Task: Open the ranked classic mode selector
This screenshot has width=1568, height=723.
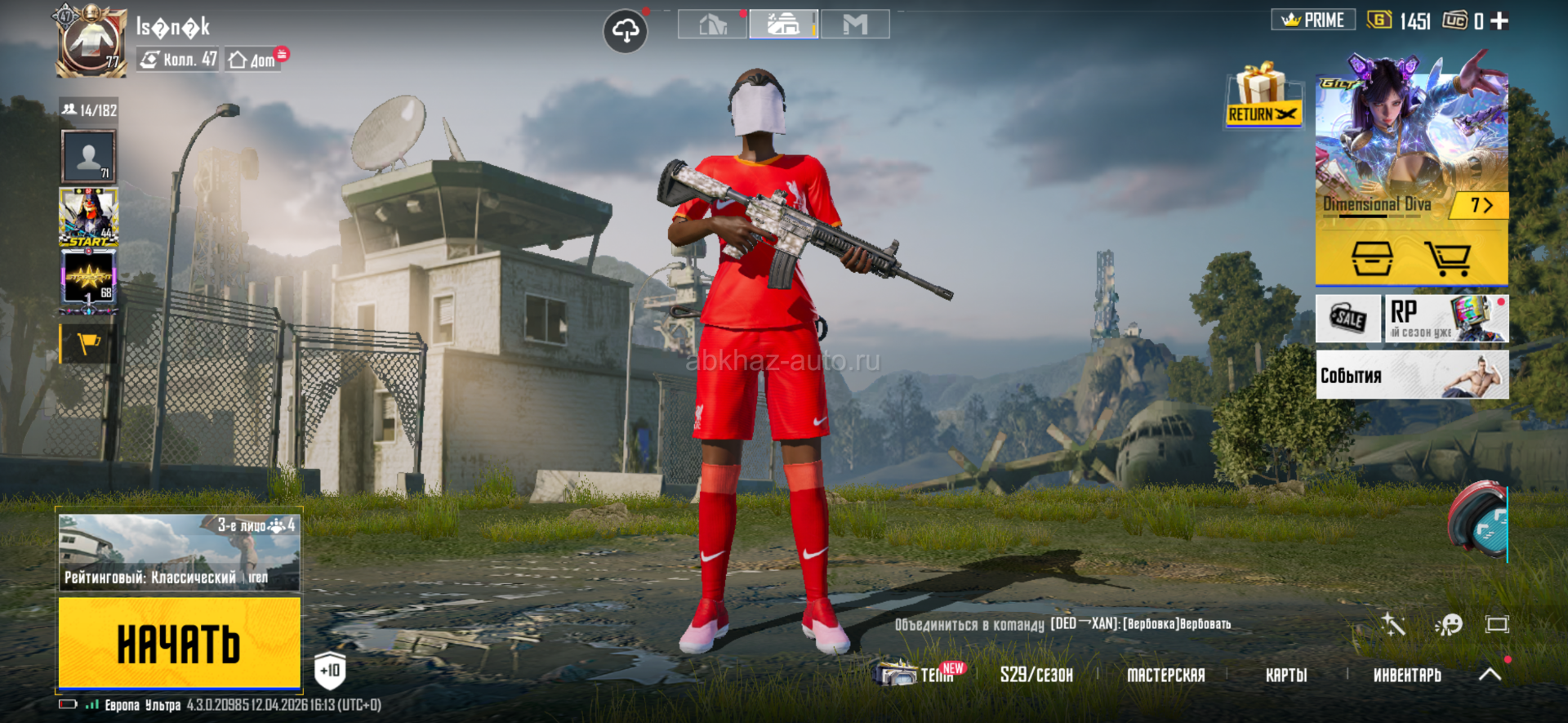Action: [179, 552]
